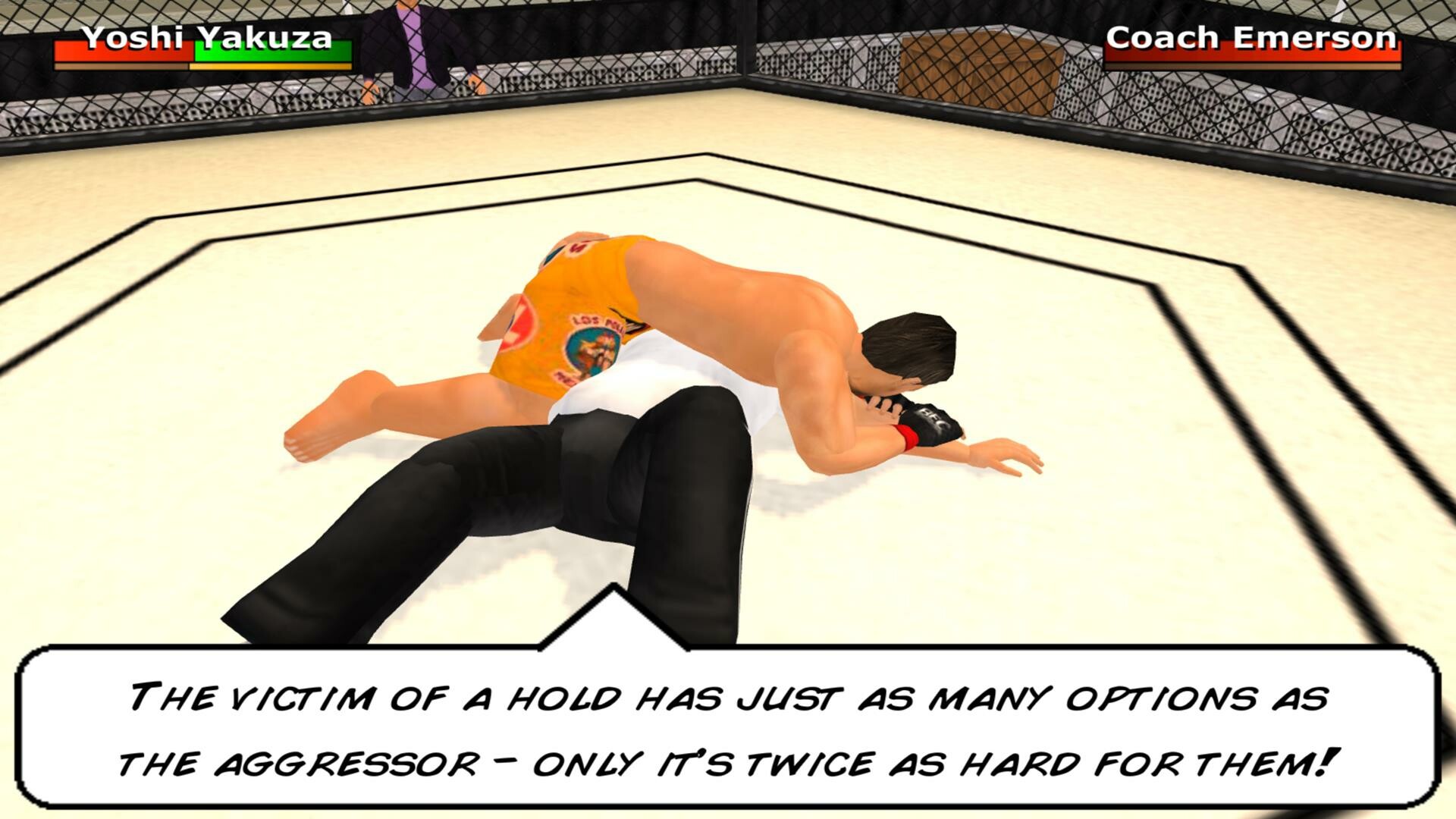
Task: Click the Yoshi Yakuza name label
Action: point(206,36)
